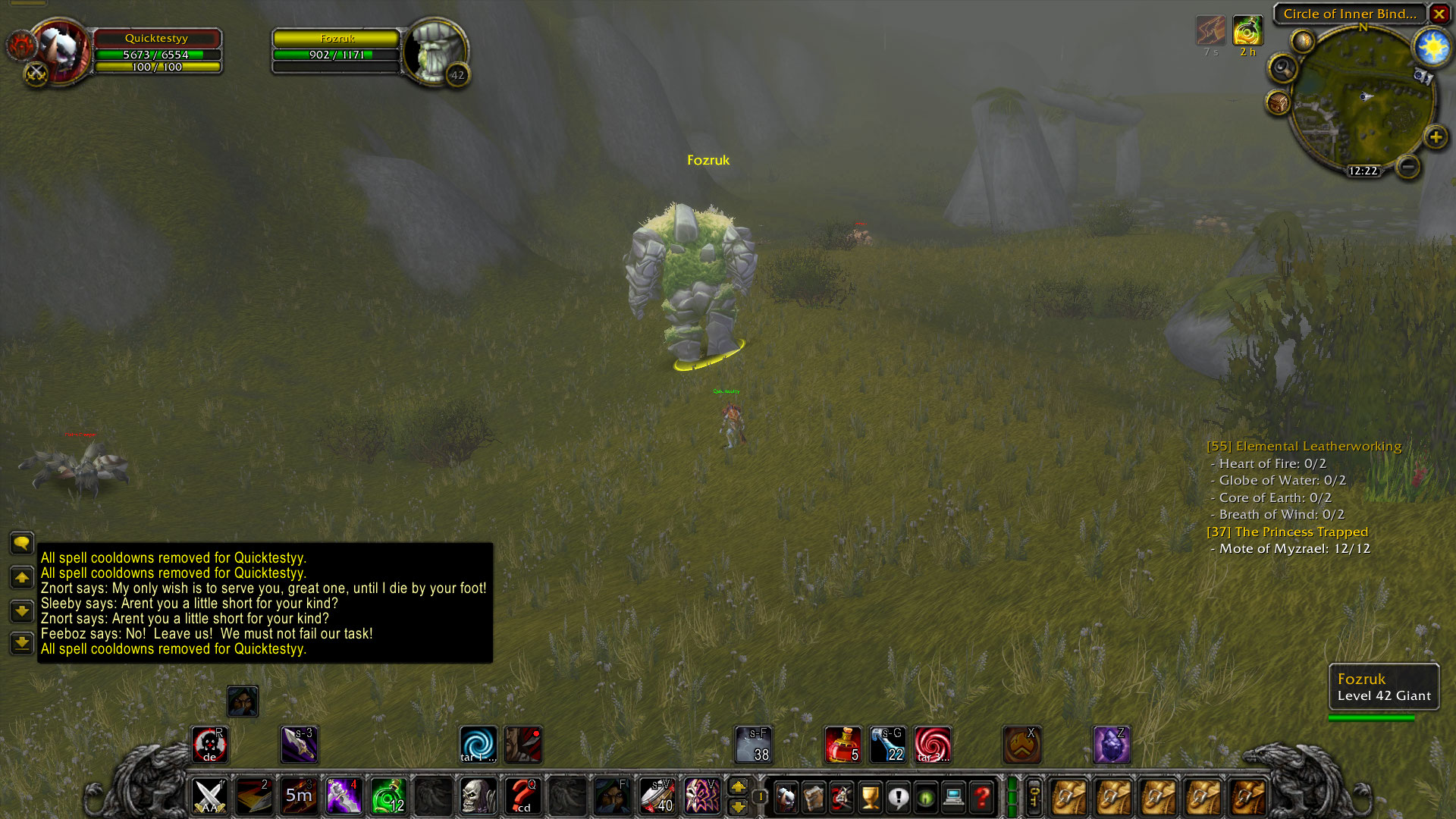Click the treasure chest minimap button
Image resolution: width=1456 pixels, height=819 pixels.
coord(1279,102)
